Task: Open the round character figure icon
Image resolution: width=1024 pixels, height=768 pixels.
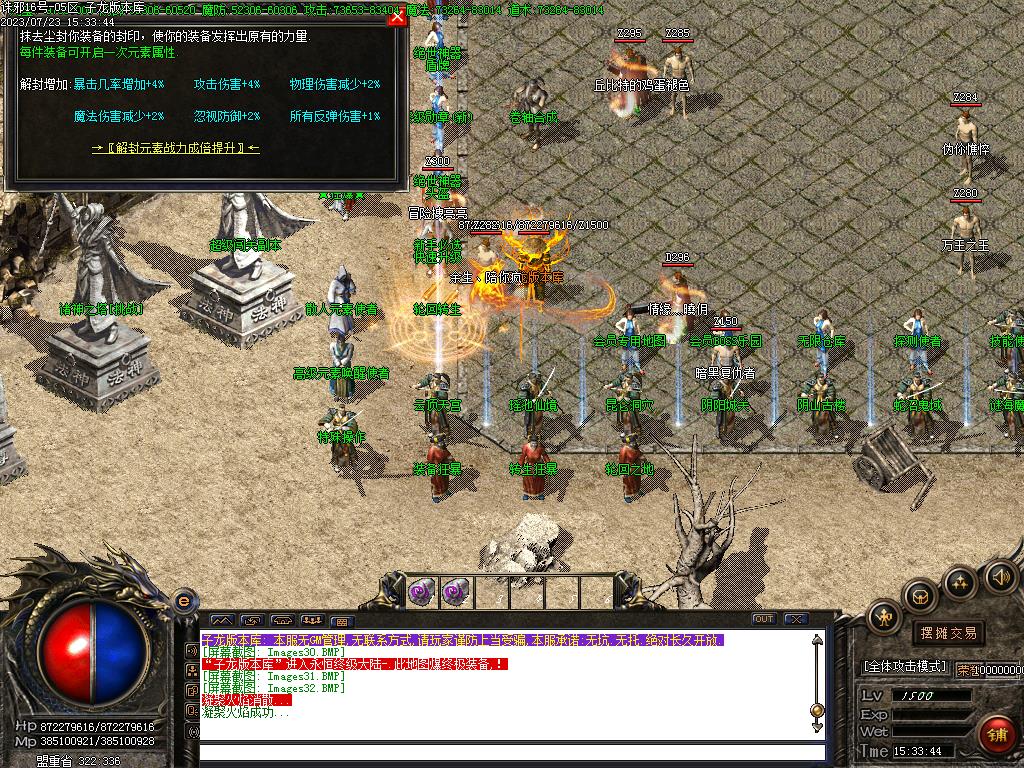Action: tap(884, 617)
